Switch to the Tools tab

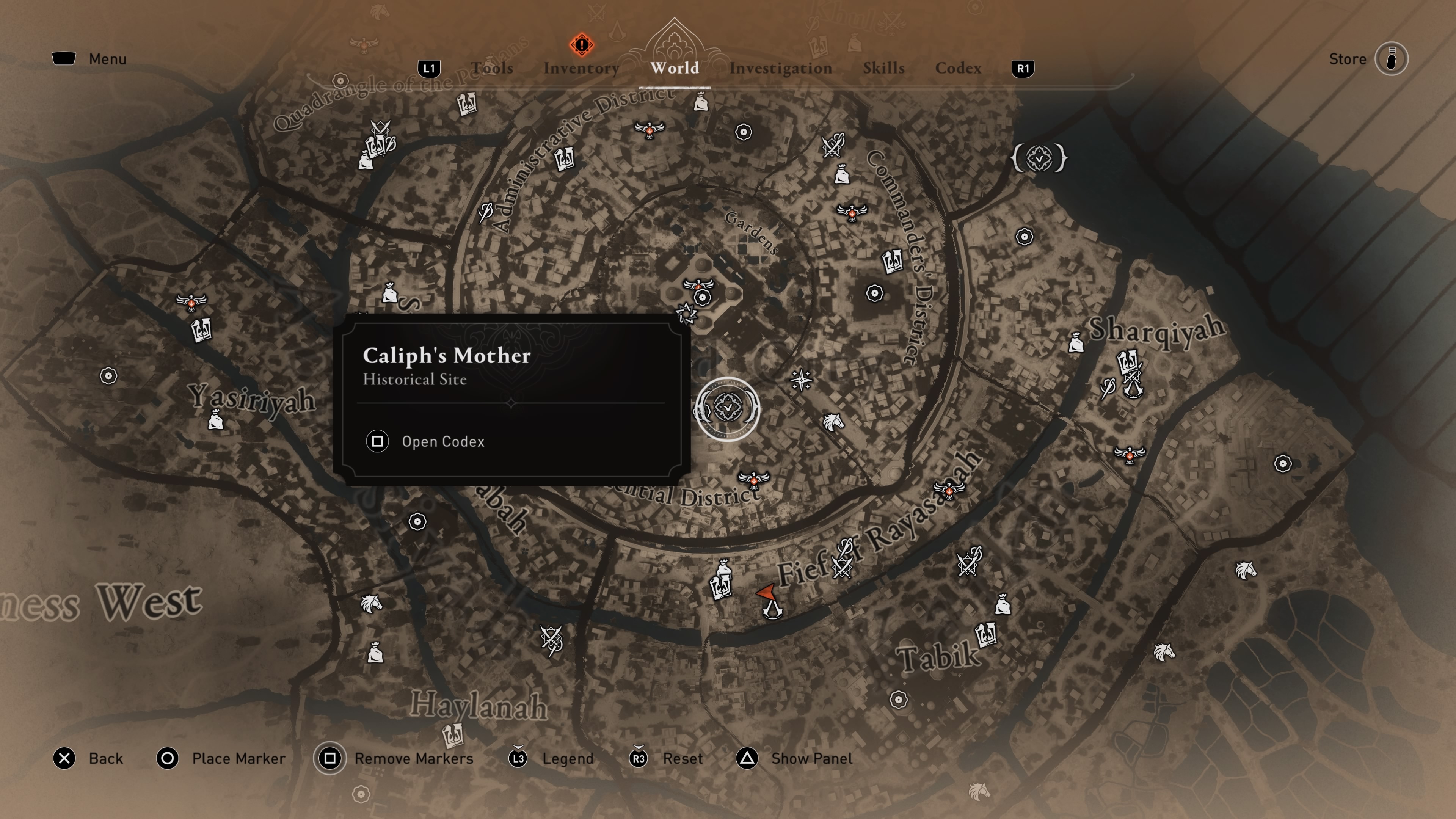pos(492,68)
